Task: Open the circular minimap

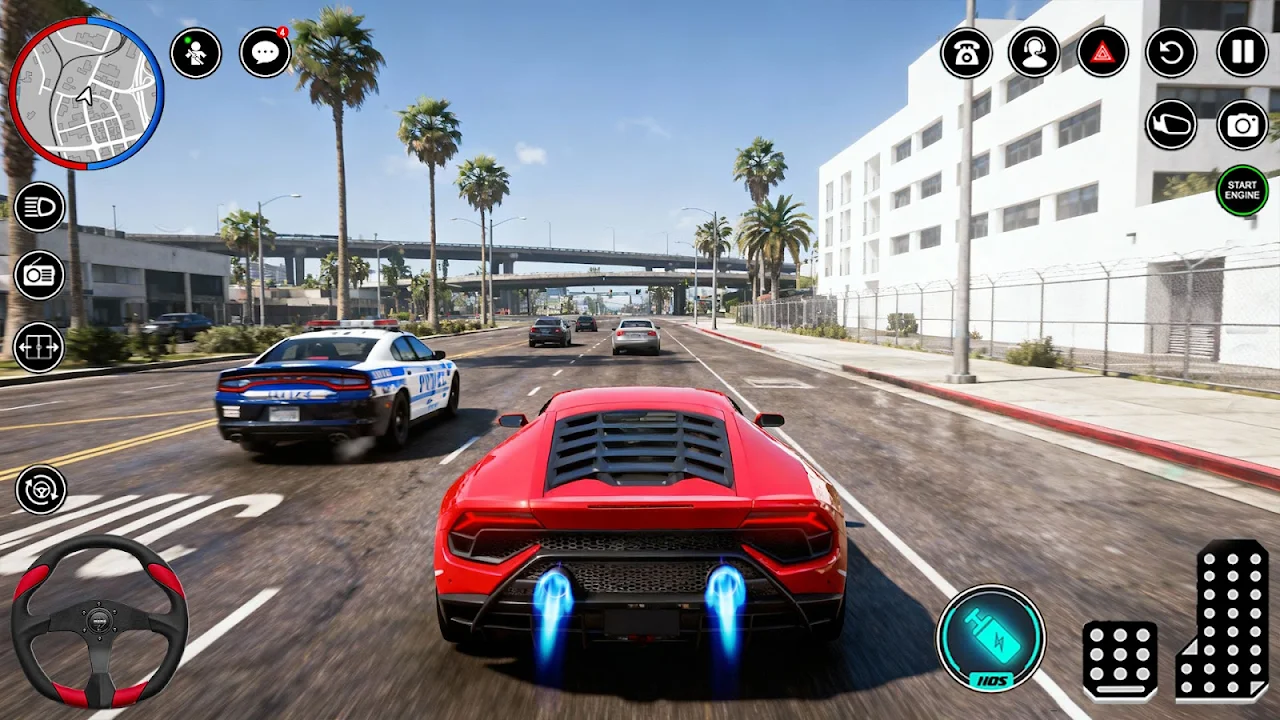Action: pos(86,93)
